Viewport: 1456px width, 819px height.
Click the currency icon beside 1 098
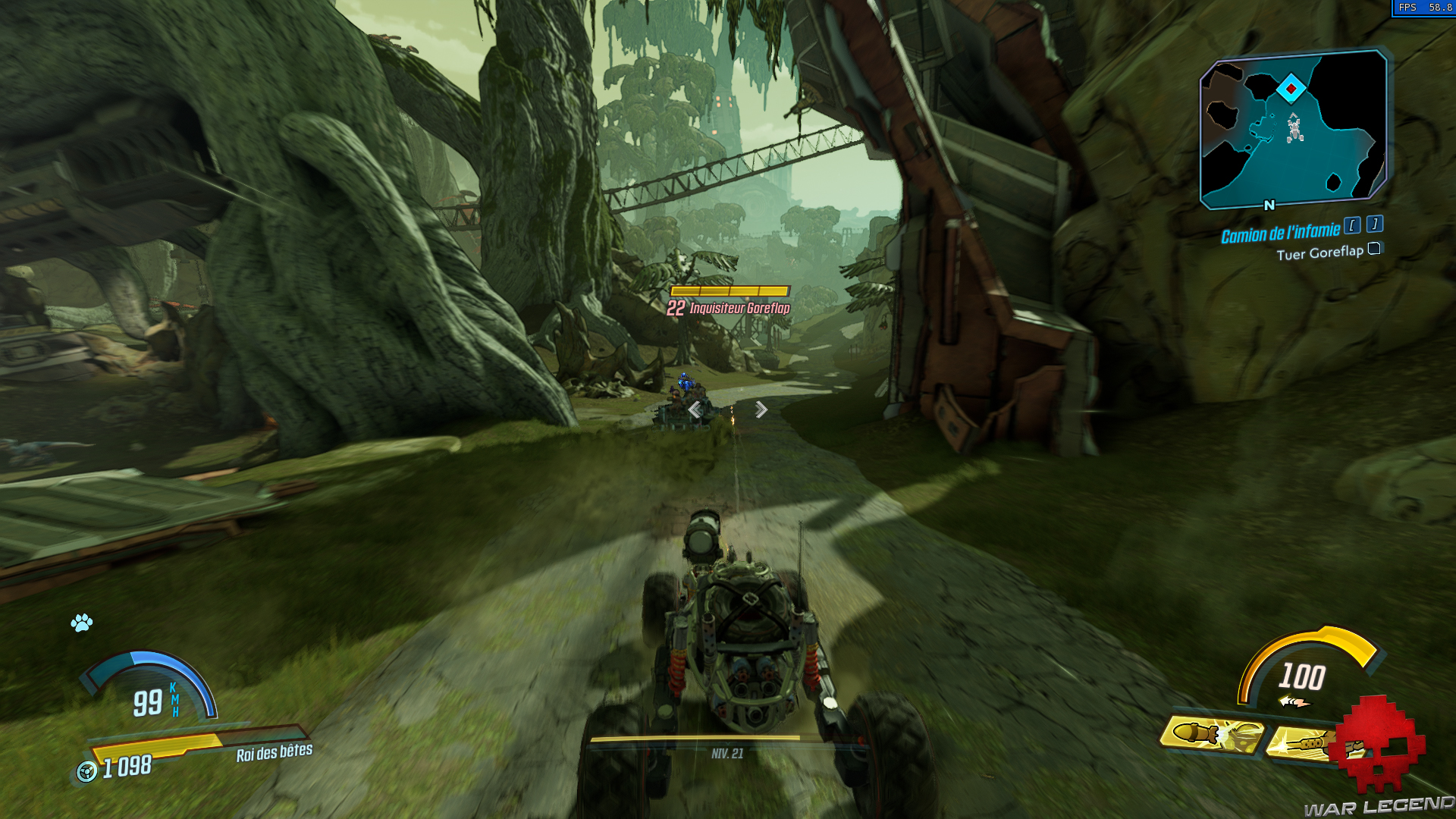88,767
